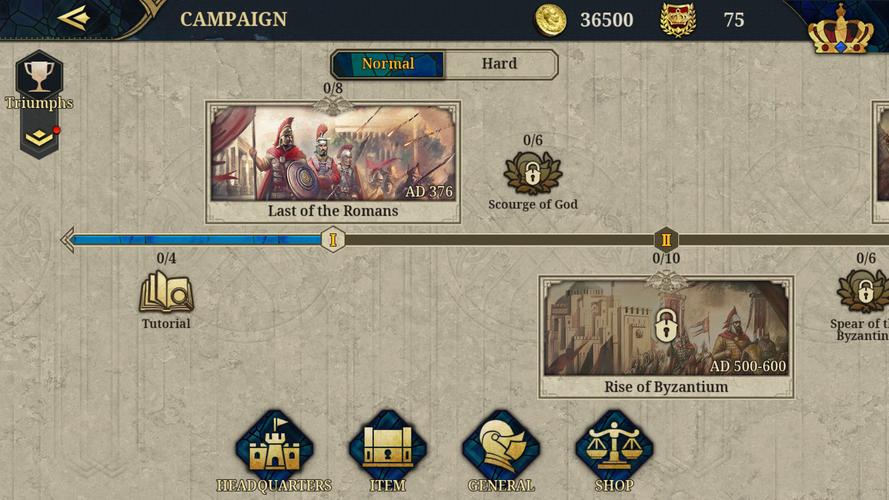This screenshot has width=889, height=500.
Task: Click timeline marker I
Action: pos(333,239)
